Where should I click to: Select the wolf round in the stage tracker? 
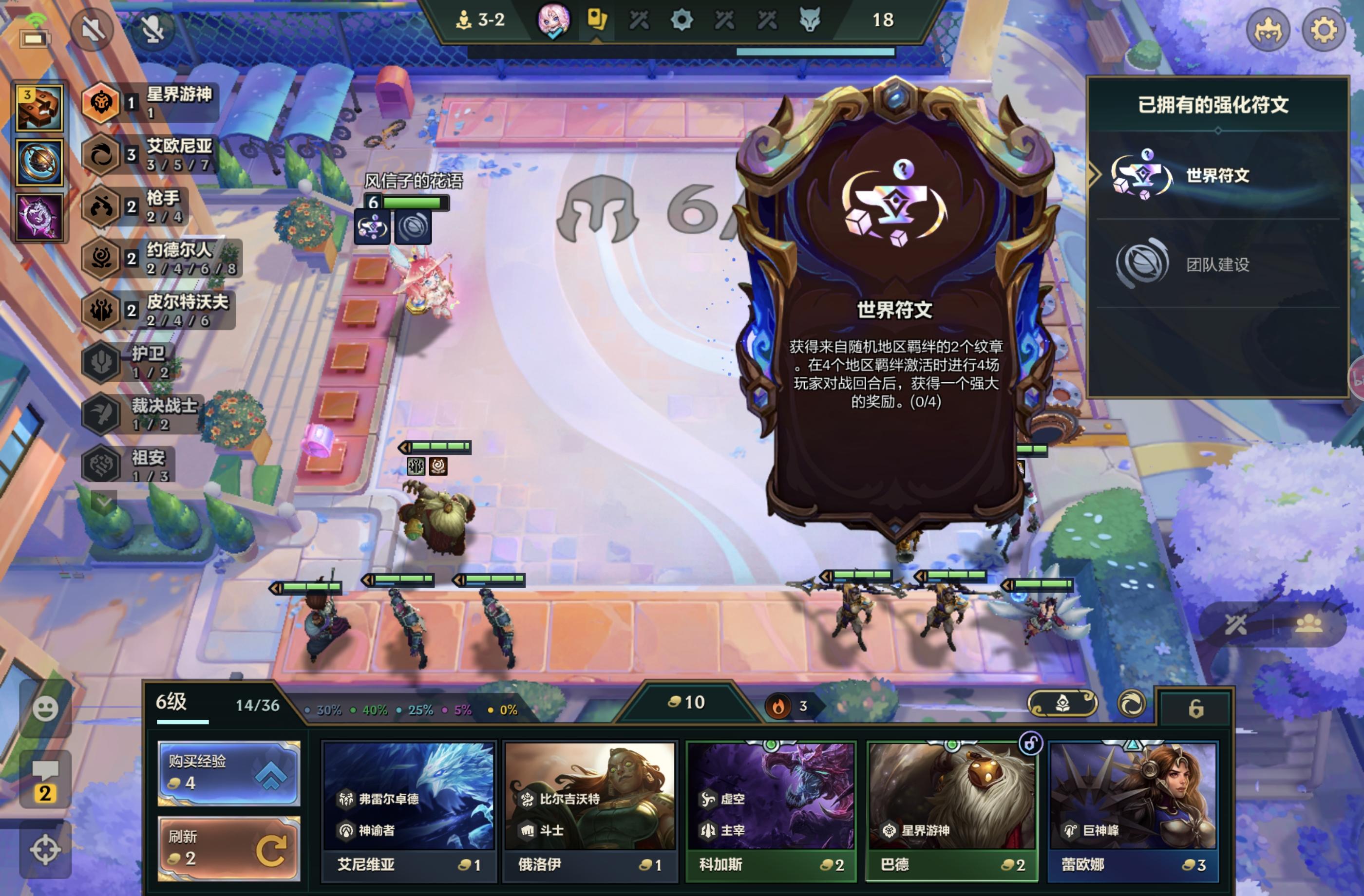(x=812, y=19)
